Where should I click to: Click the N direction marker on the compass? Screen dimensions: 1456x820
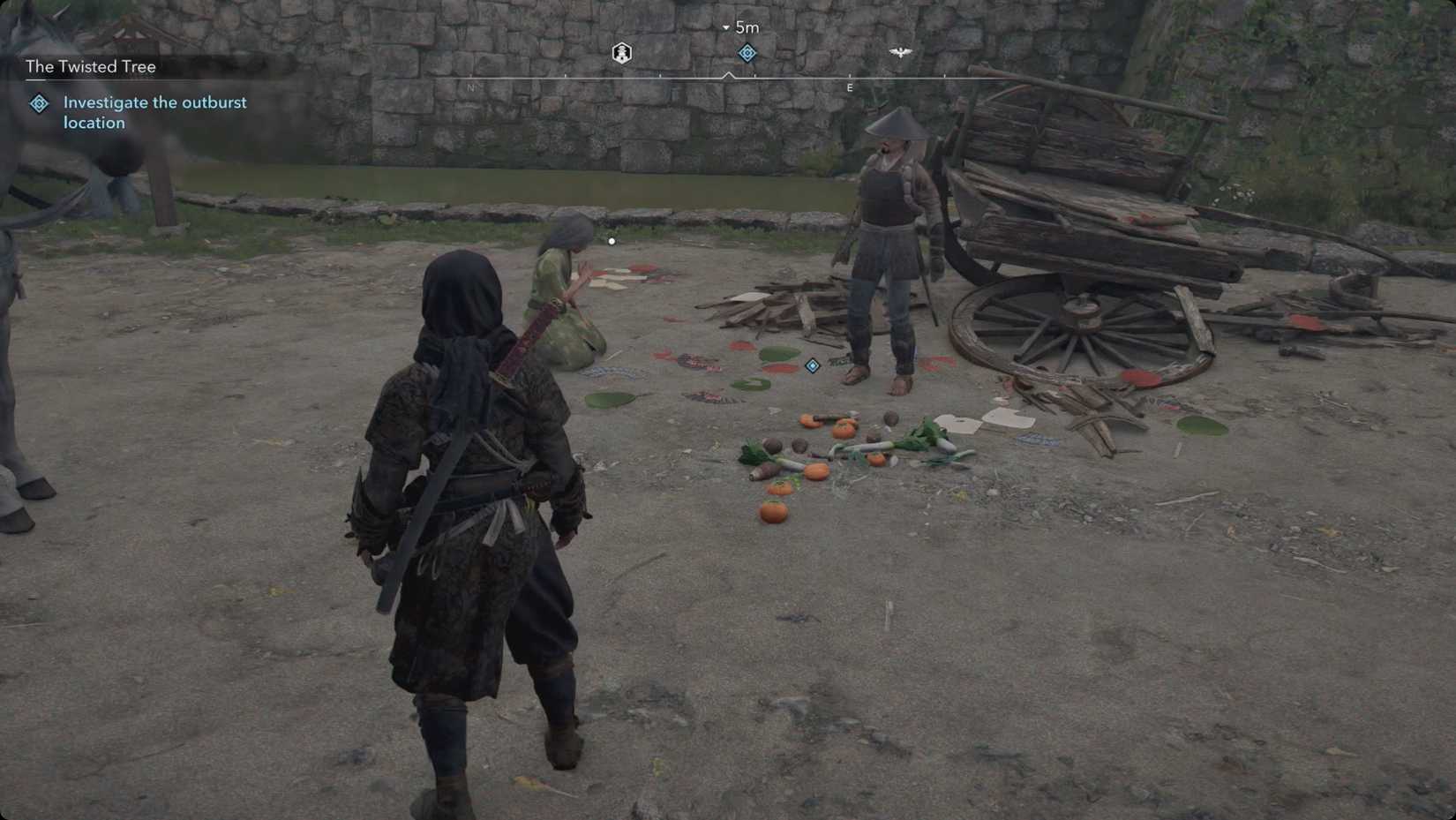tap(471, 87)
